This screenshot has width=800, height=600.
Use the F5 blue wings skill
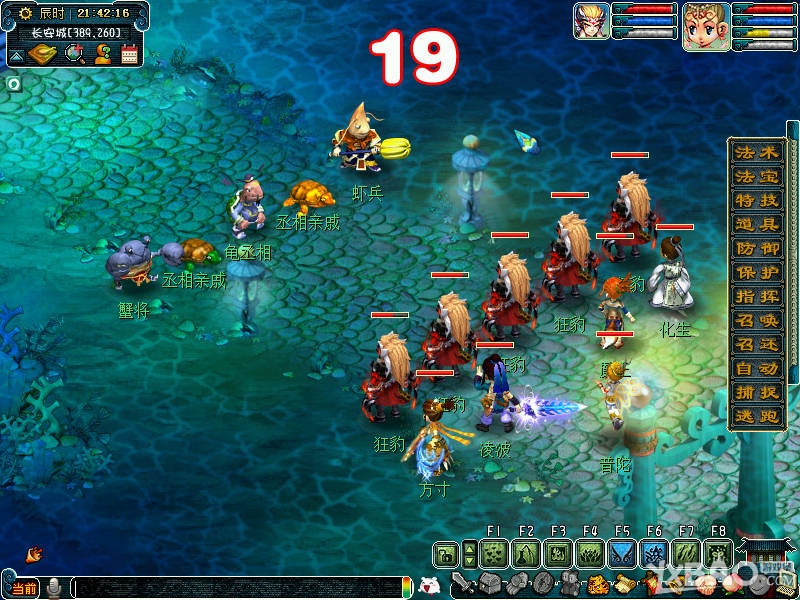[x=621, y=553]
